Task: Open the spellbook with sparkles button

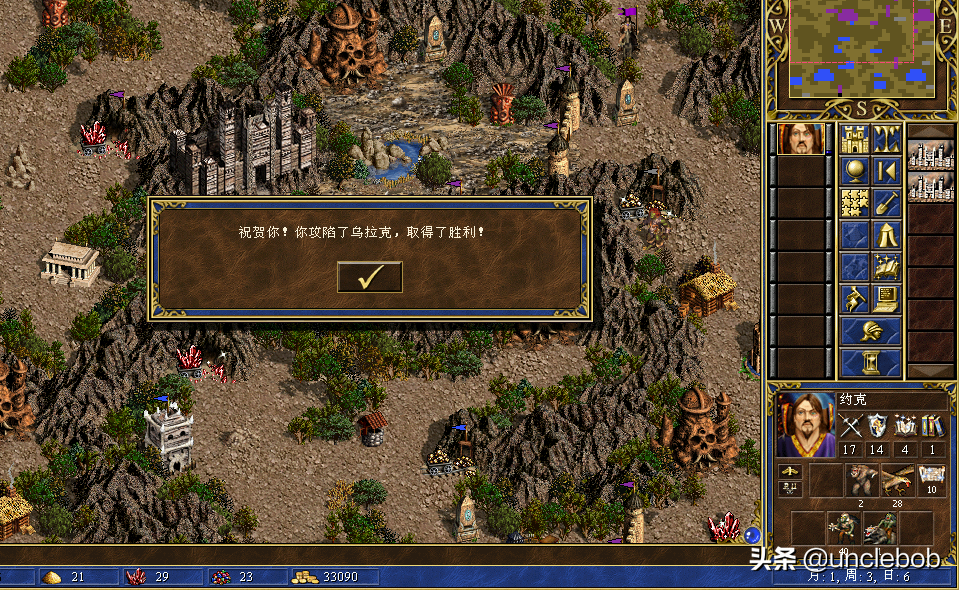Action: pyautogui.click(x=886, y=267)
